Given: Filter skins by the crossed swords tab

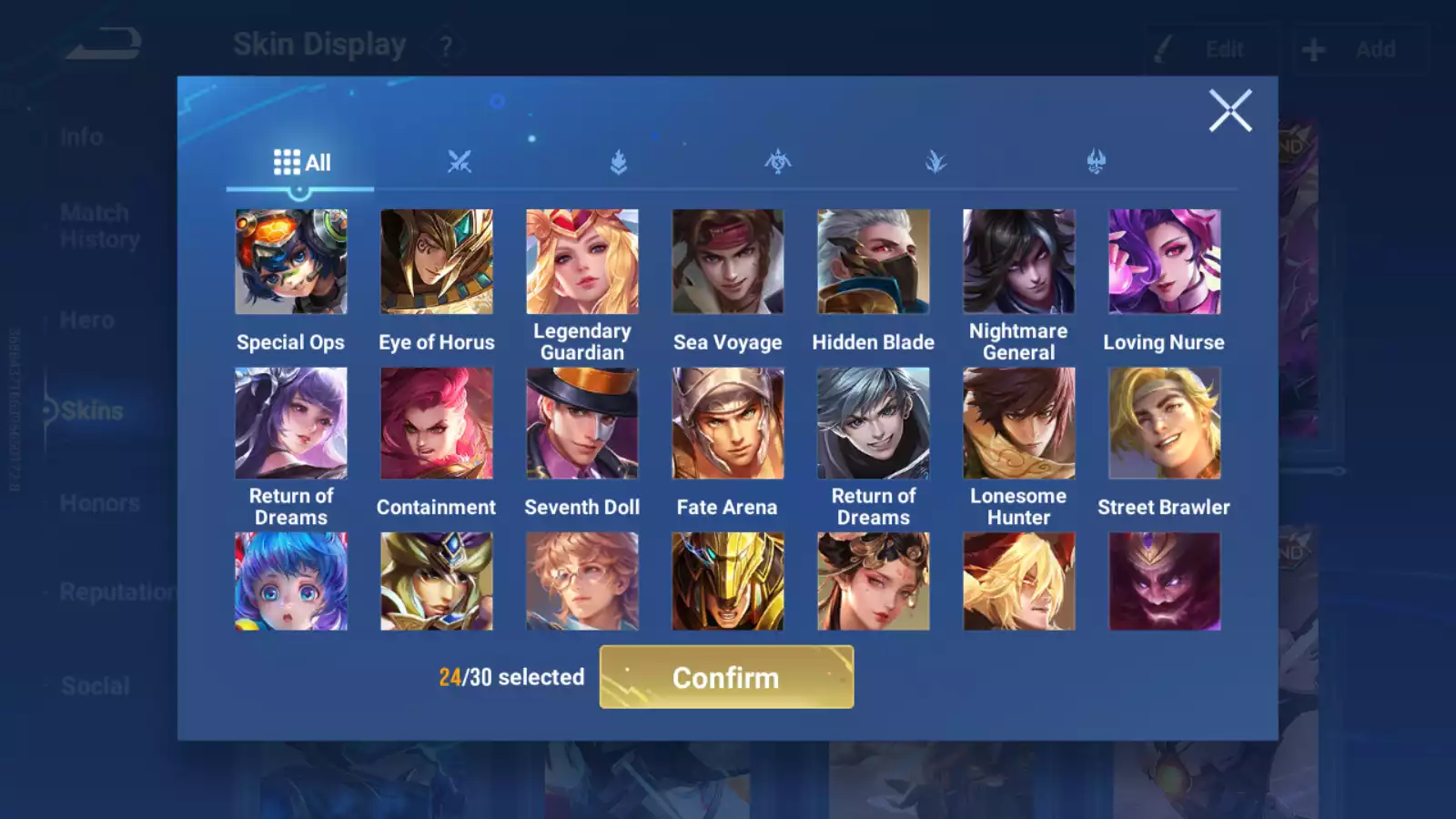Looking at the screenshot, I should (x=460, y=163).
